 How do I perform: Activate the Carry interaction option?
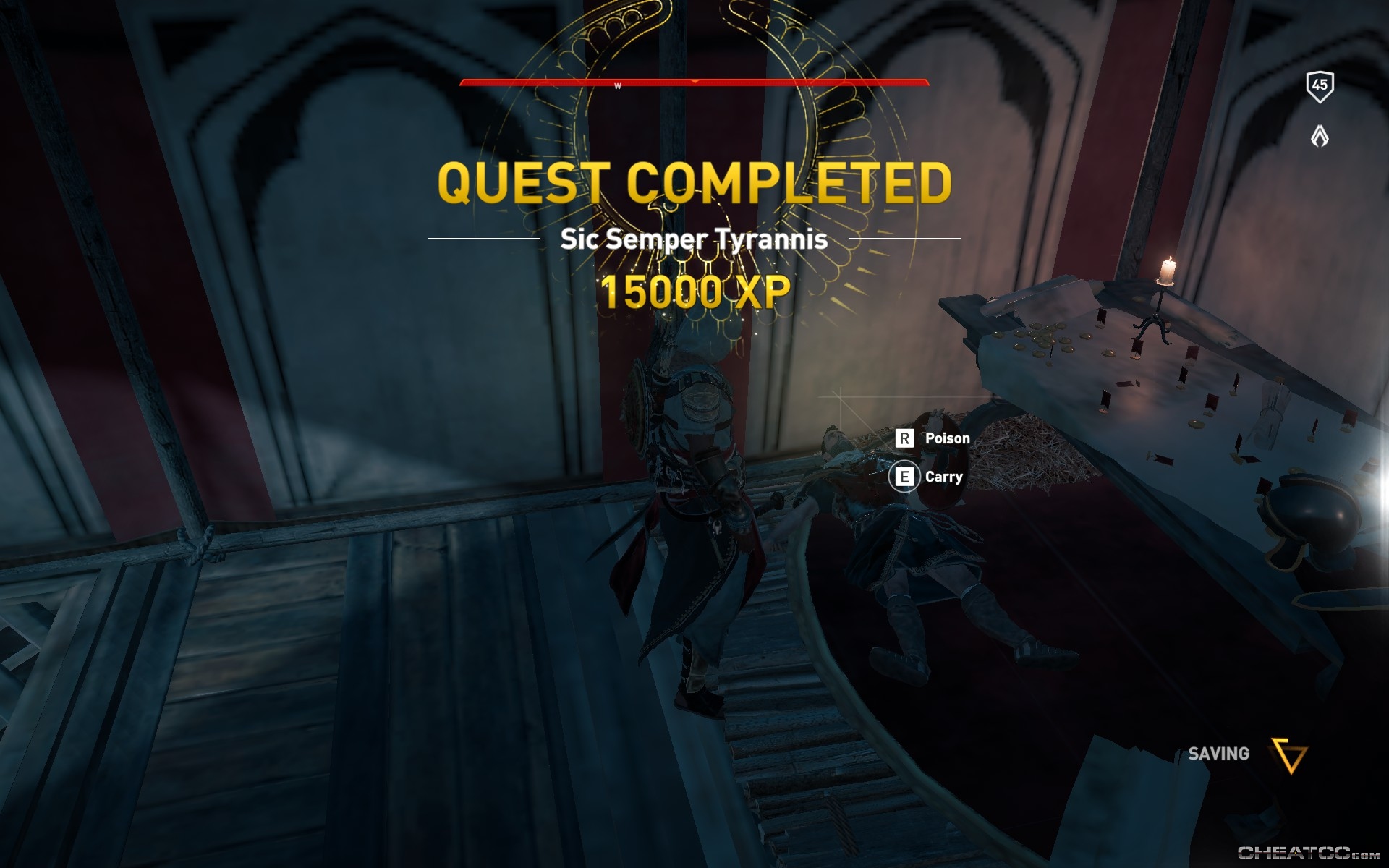943,477
